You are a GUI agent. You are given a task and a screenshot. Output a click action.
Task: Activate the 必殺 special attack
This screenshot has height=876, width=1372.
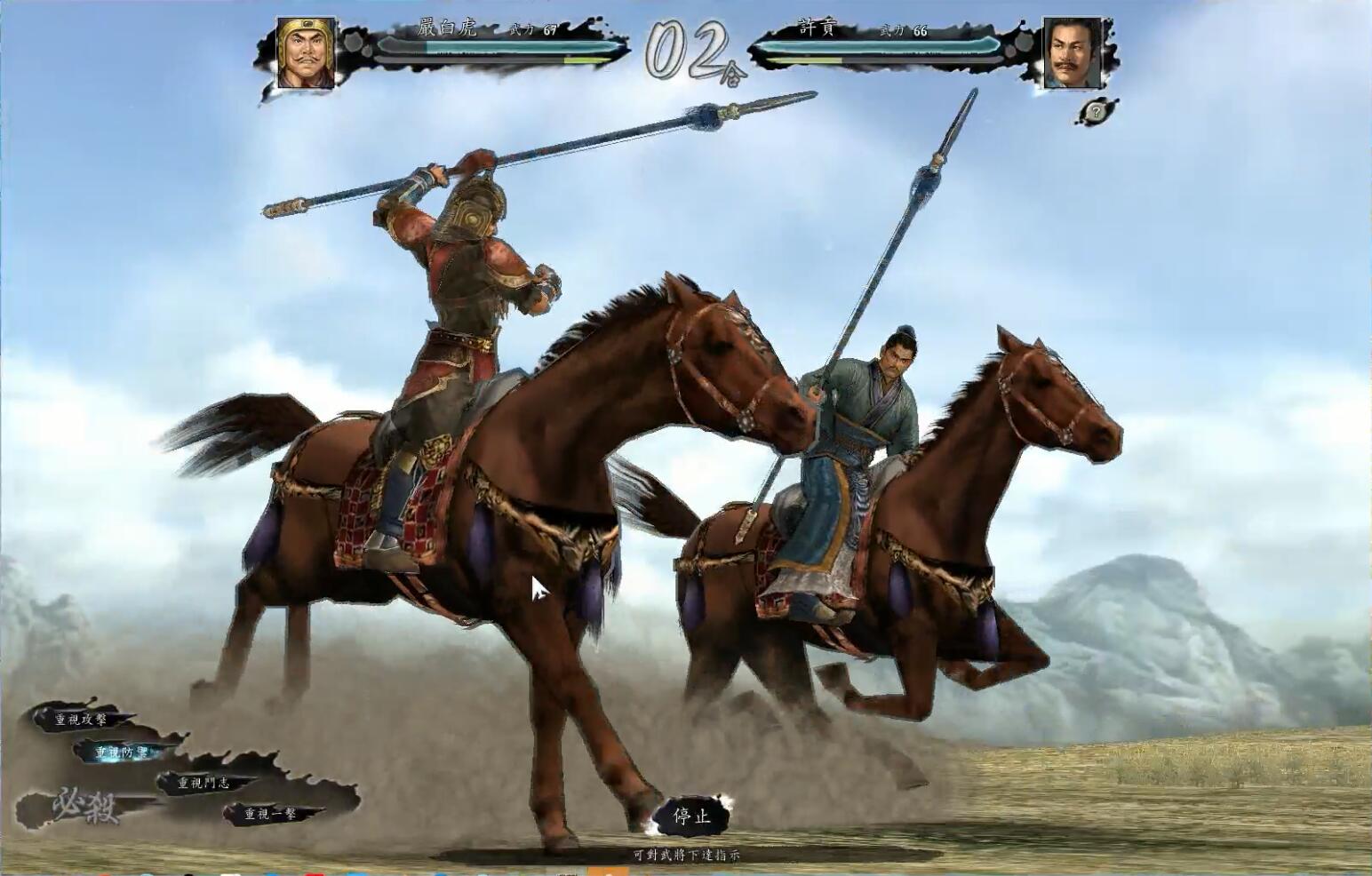[x=85, y=807]
